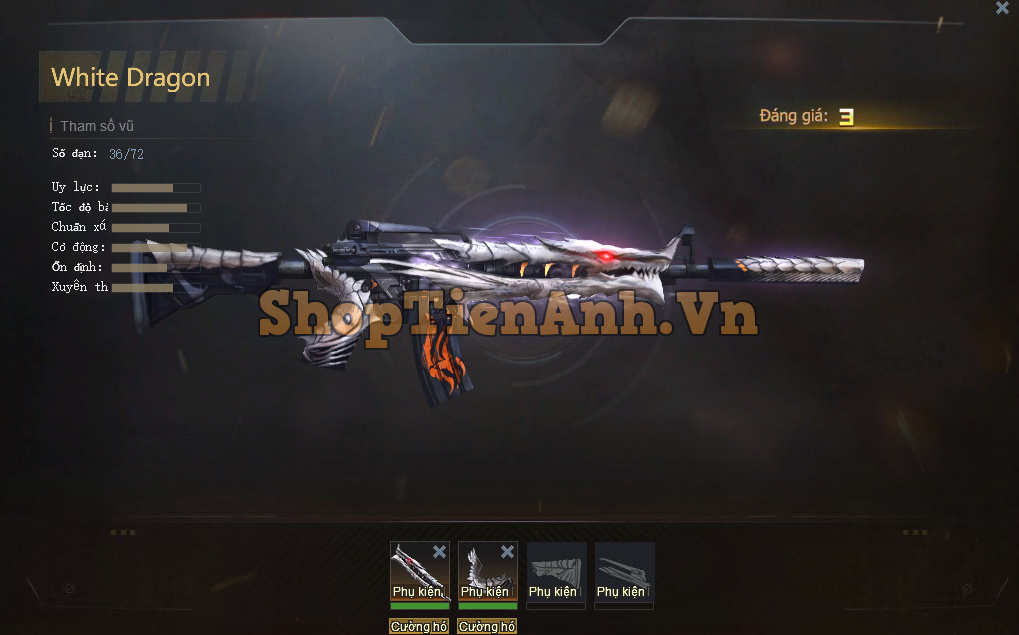Close the White Dragon weapon window
The width and height of the screenshot is (1019, 635).
click(x=1002, y=8)
